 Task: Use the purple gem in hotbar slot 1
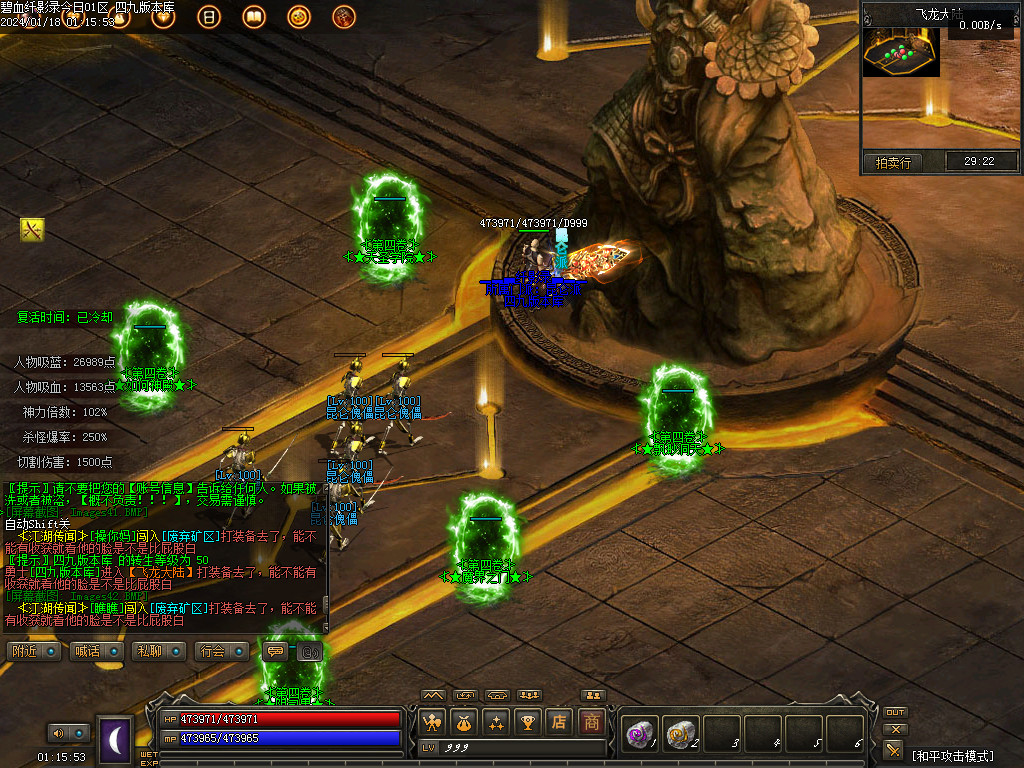tap(638, 734)
